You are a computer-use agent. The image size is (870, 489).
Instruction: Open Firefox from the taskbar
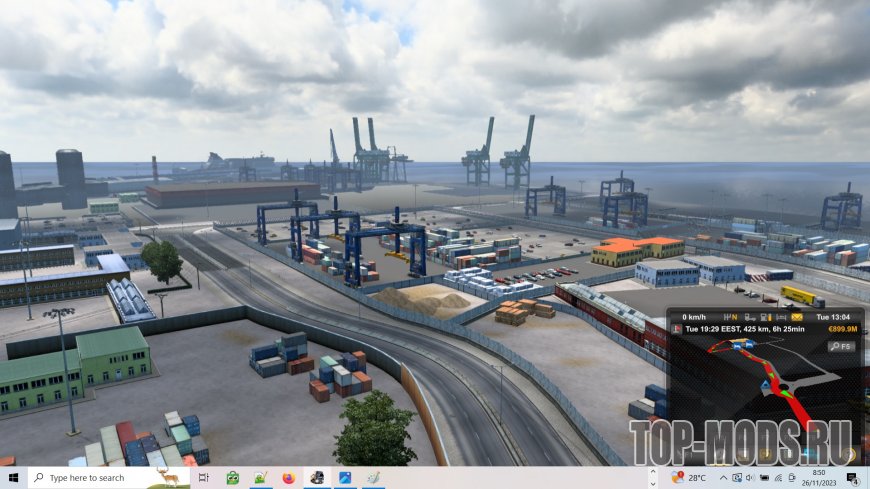coord(290,478)
